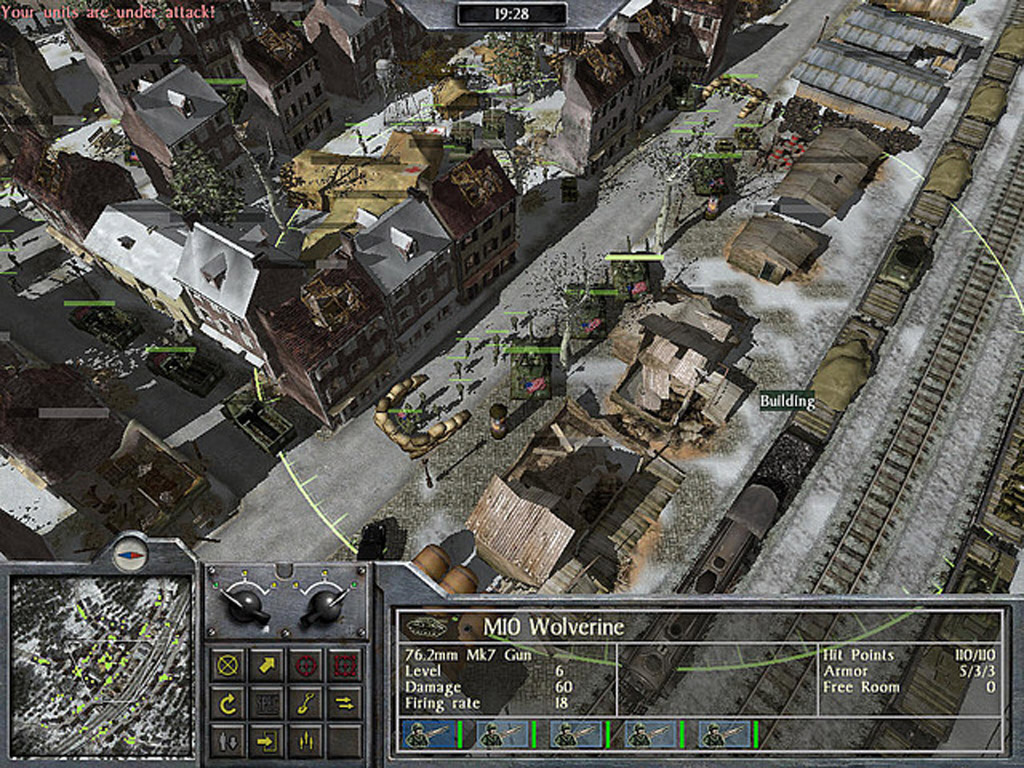Select the three-arrows formation command
The height and width of the screenshot is (768, 1024).
305,741
